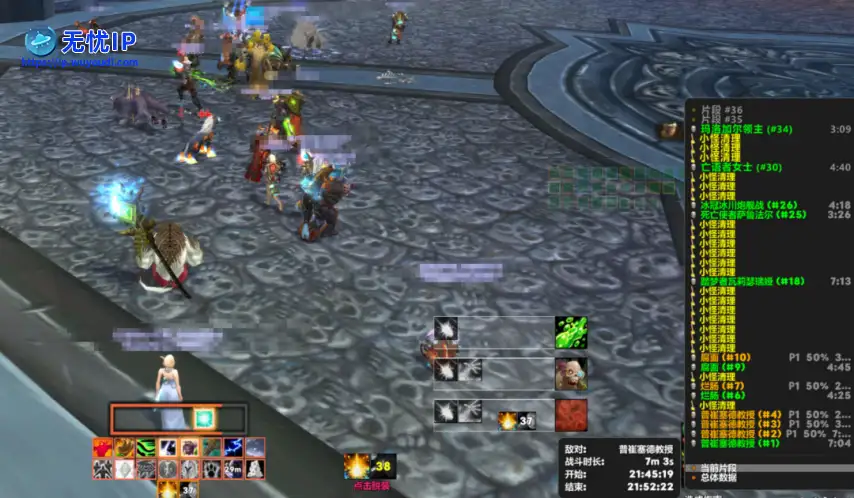The height and width of the screenshot is (498, 854).
Task: Click the white paw print ability
Action: coord(212,468)
